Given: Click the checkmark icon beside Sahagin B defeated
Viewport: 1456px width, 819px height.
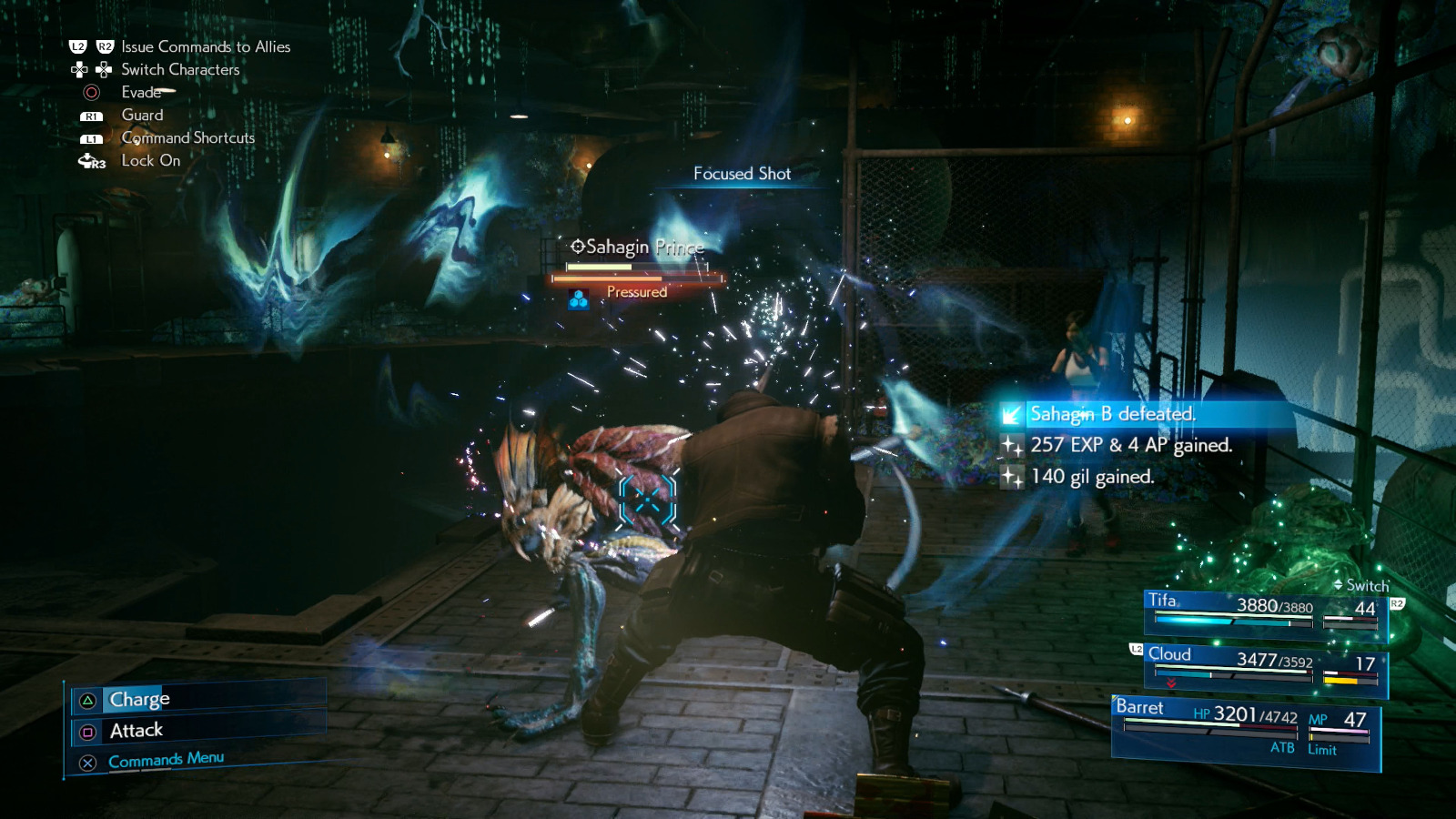Looking at the screenshot, I should pyautogui.click(x=1012, y=414).
